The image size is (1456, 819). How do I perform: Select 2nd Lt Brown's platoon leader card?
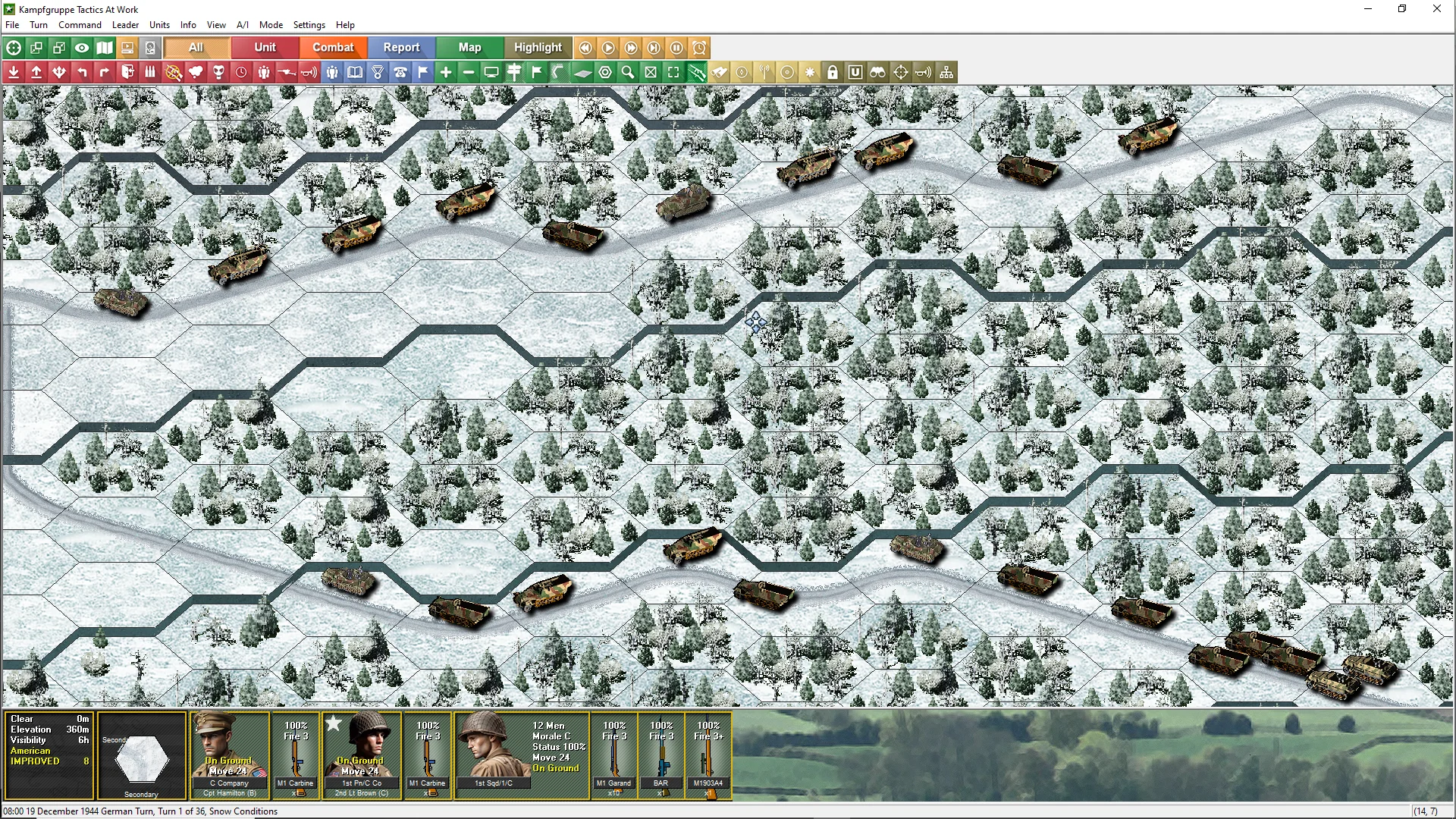(x=361, y=755)
